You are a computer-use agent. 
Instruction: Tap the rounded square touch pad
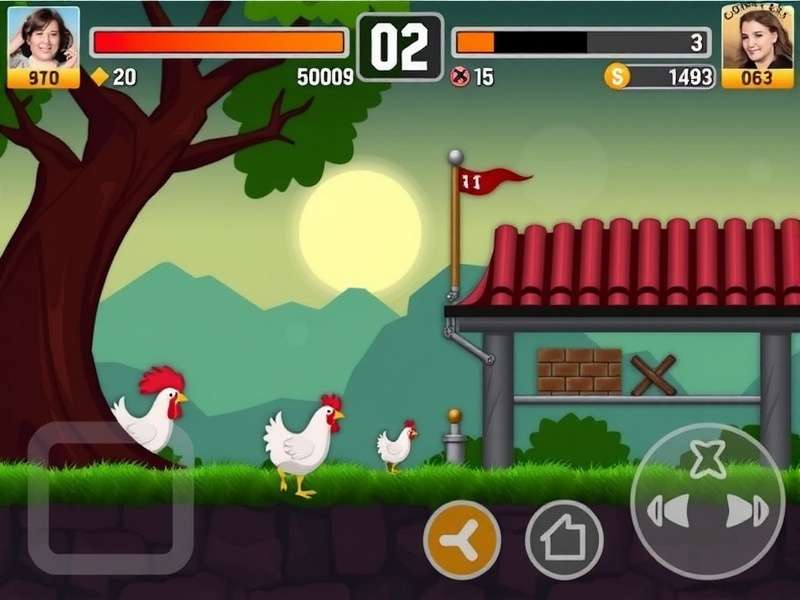click(110, 497)
